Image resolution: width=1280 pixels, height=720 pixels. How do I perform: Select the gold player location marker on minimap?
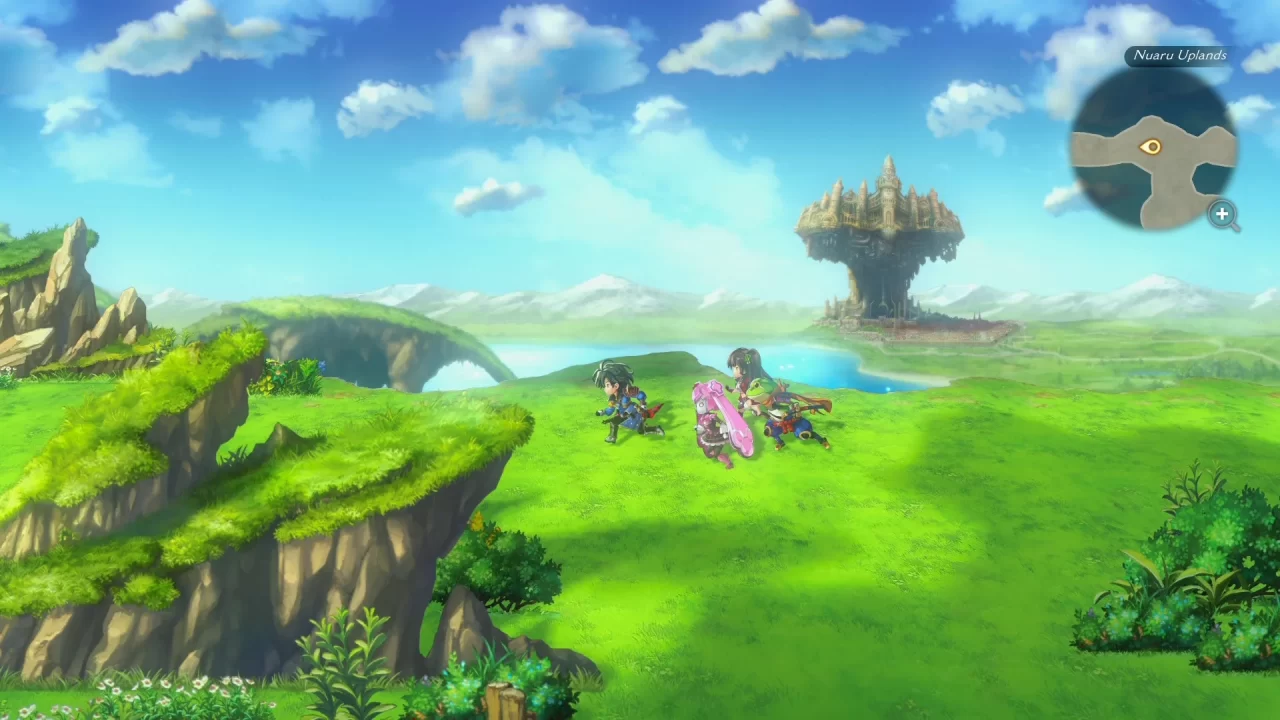pyautogui.click(x=1152, y=147)
